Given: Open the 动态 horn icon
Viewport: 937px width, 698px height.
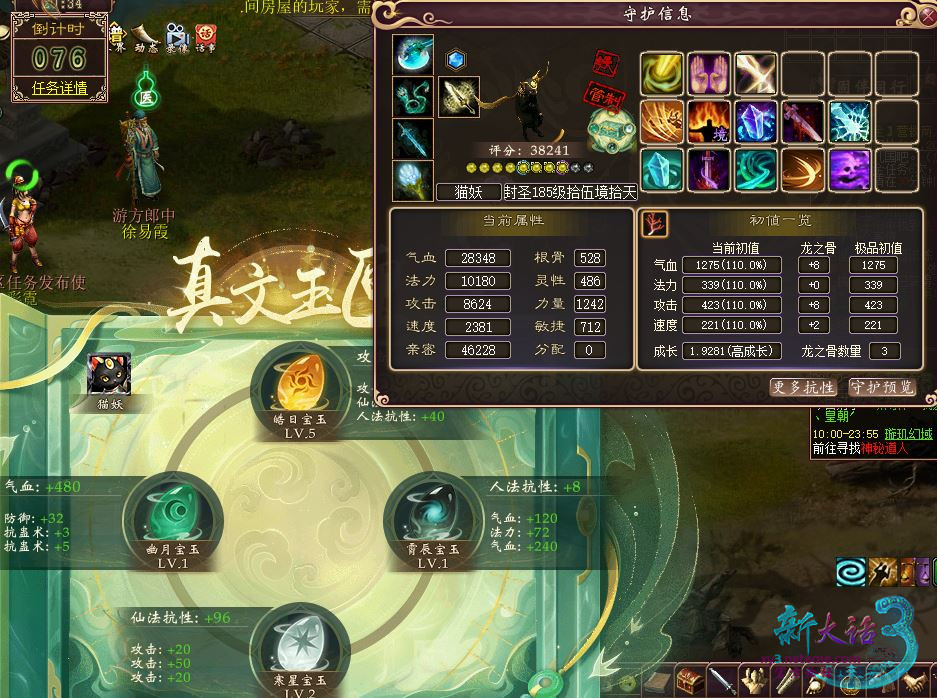Looking at the screenshot, I should [148, 38].
